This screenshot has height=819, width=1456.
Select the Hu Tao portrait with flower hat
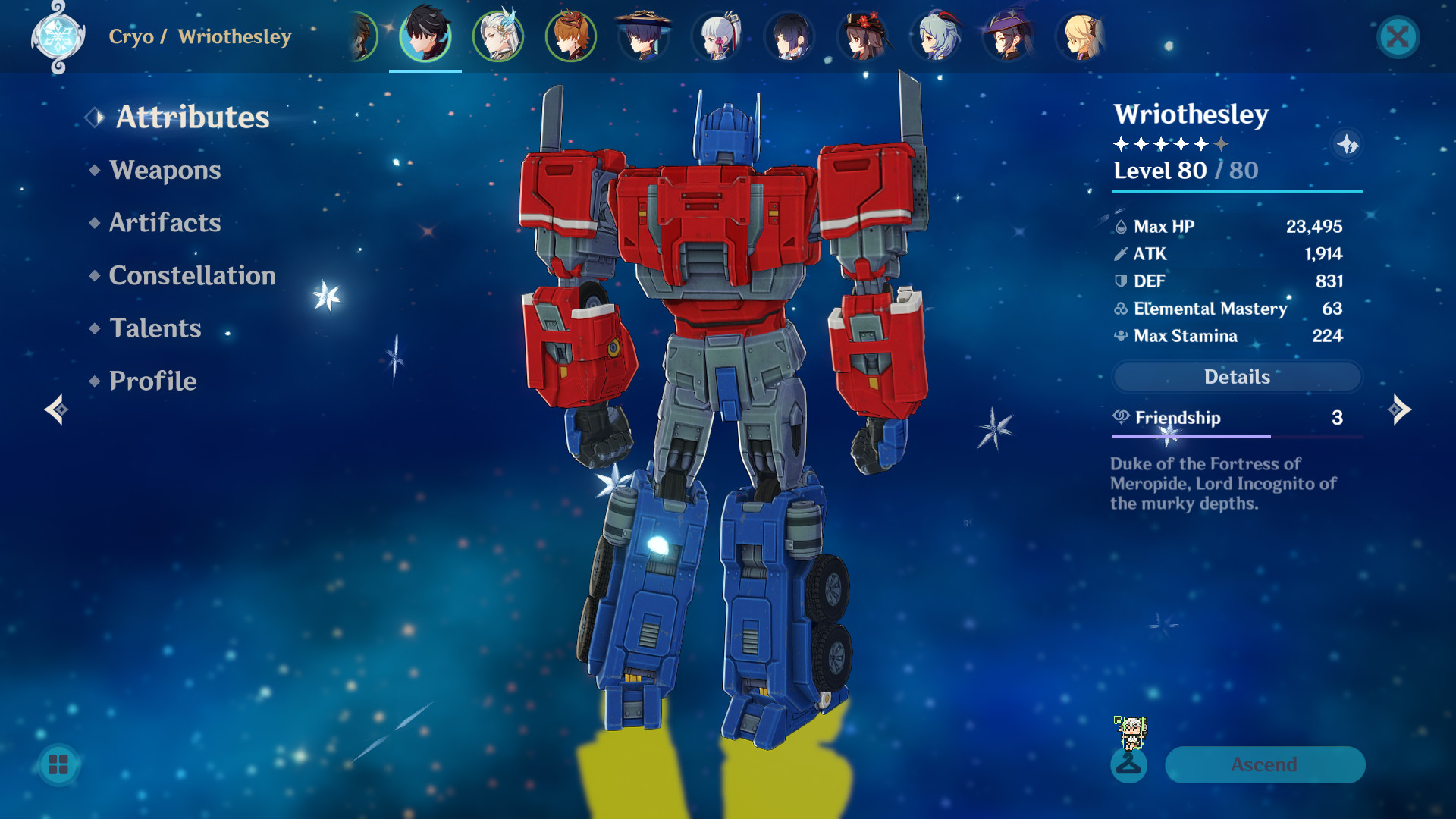(863, 36)
